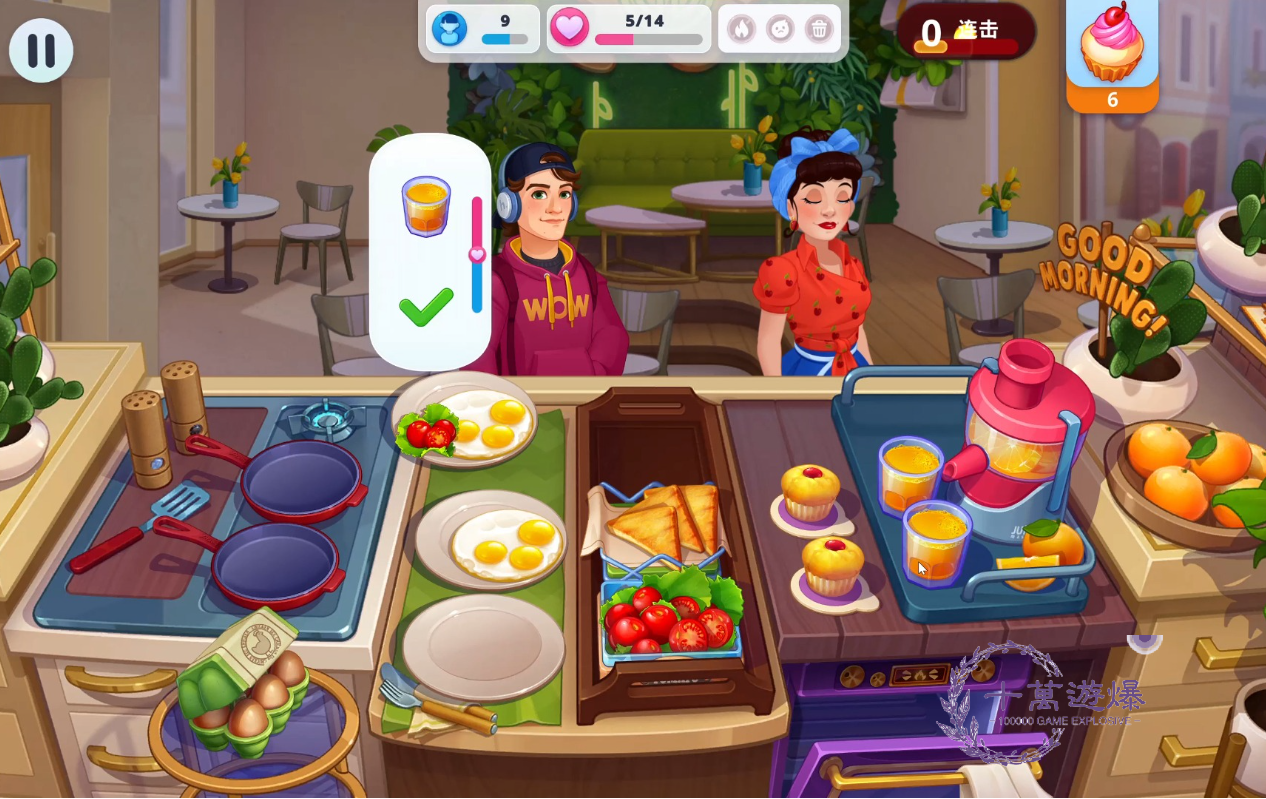Click the sad face icon in top bar
Screen dimensions: 1266x799
pos(780,29)
